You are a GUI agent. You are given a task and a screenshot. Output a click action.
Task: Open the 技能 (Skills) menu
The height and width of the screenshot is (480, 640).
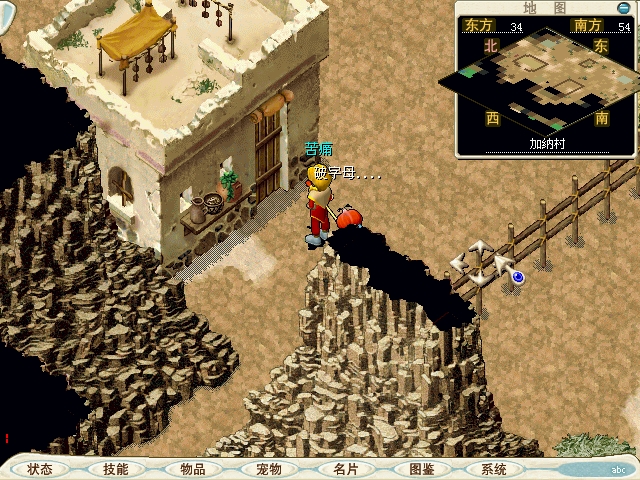115,469
